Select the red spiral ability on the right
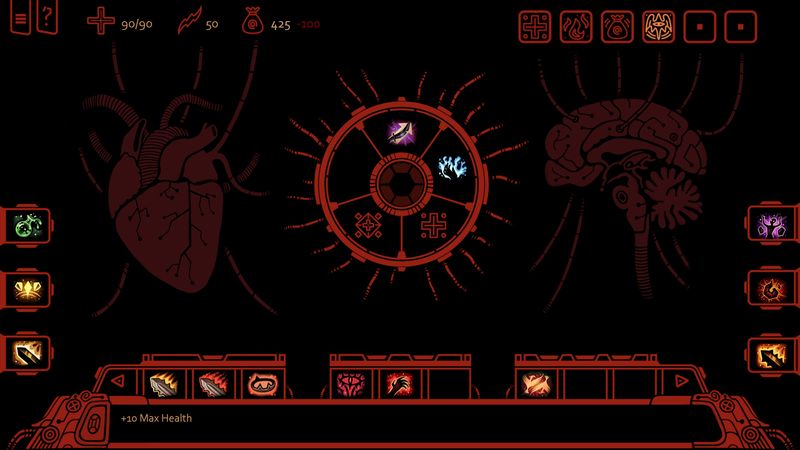800x450 pixels. pyautogui.click(x=773, y=289)
